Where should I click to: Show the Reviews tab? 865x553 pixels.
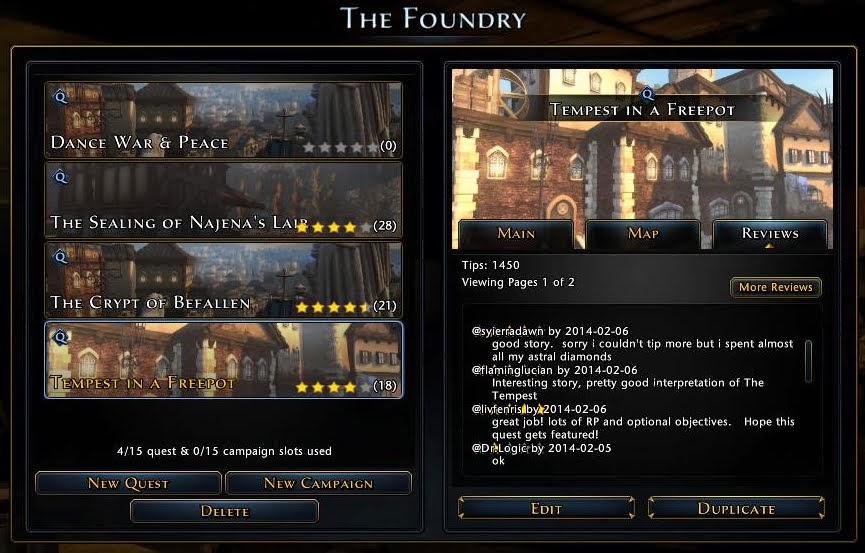(770, 234)
